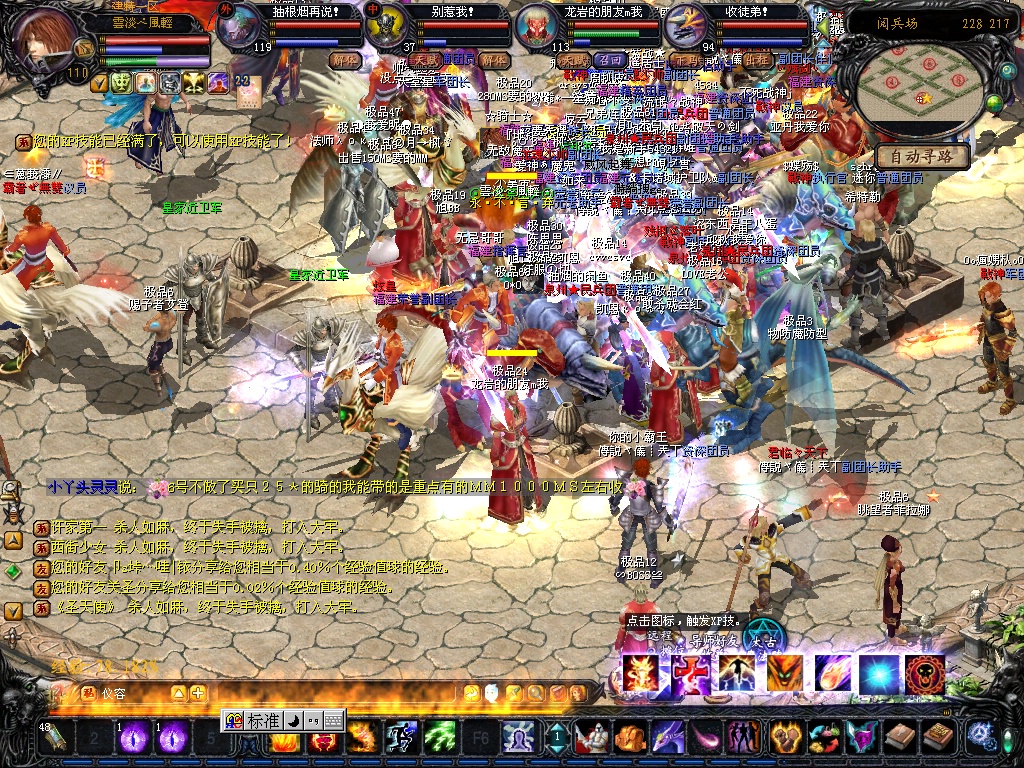
Task: Use the purple eye item in hotbar
Action: [x=134, y=738]
